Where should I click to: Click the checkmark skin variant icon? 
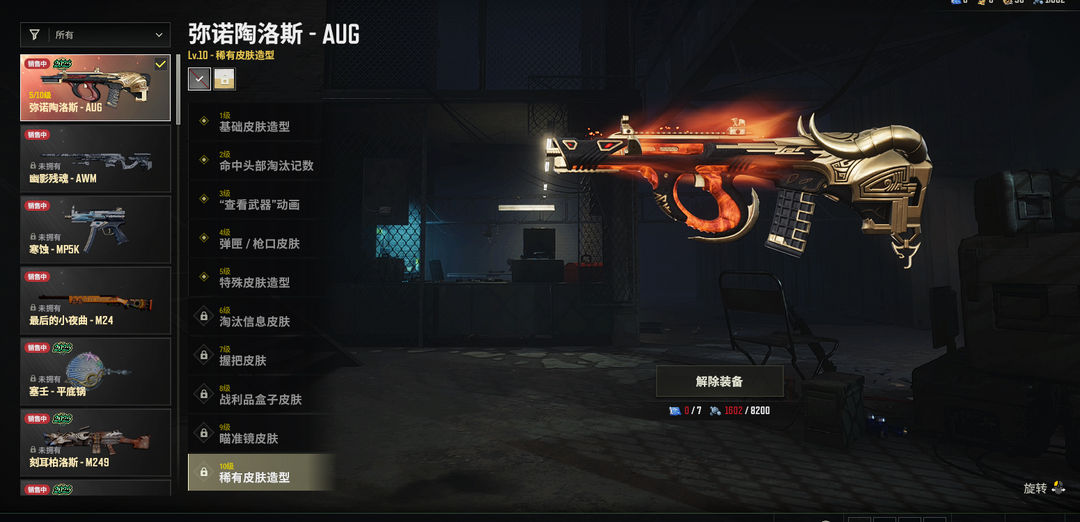tap(199, 79)
